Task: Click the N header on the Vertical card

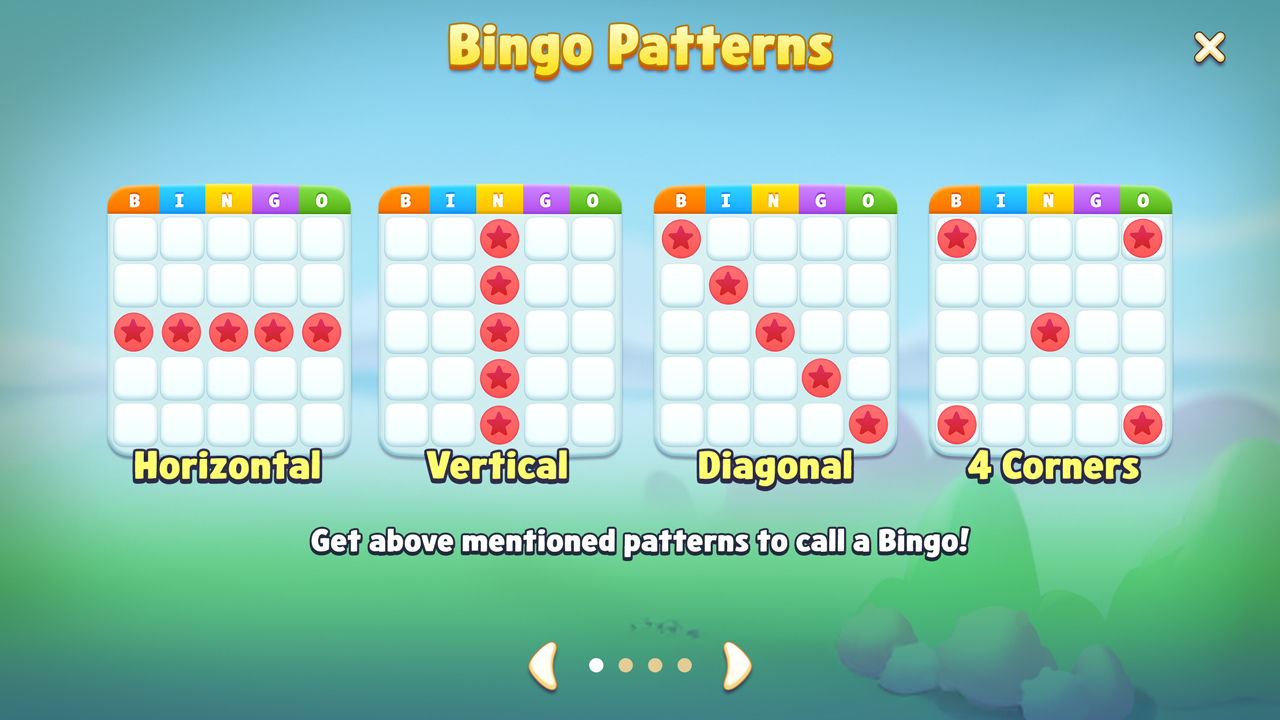Action: point(500,198)
